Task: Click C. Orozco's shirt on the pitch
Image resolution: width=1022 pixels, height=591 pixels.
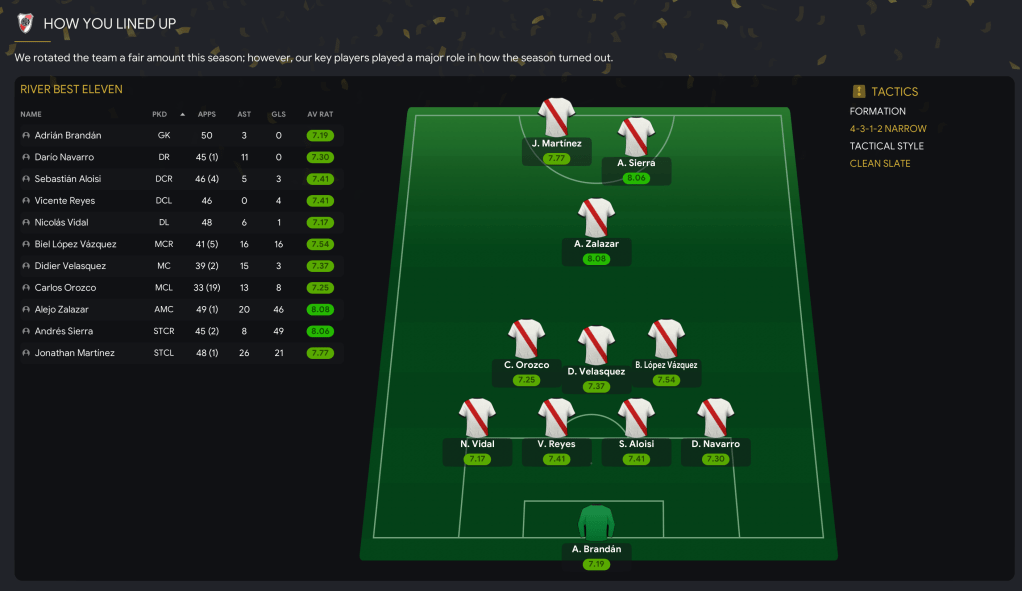Action: (x=526, y=339)
